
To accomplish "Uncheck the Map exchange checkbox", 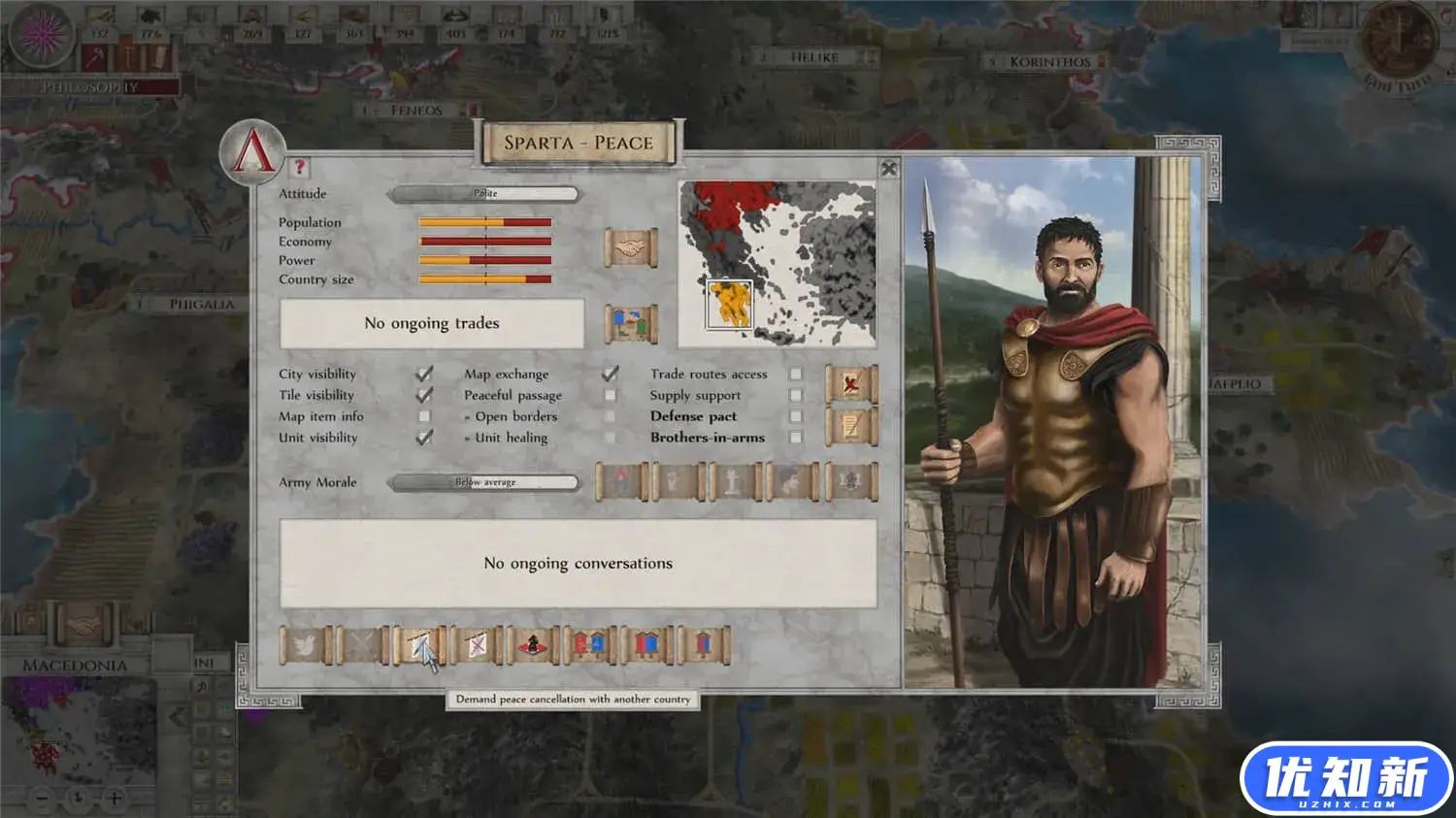I will tap(610, 374).
